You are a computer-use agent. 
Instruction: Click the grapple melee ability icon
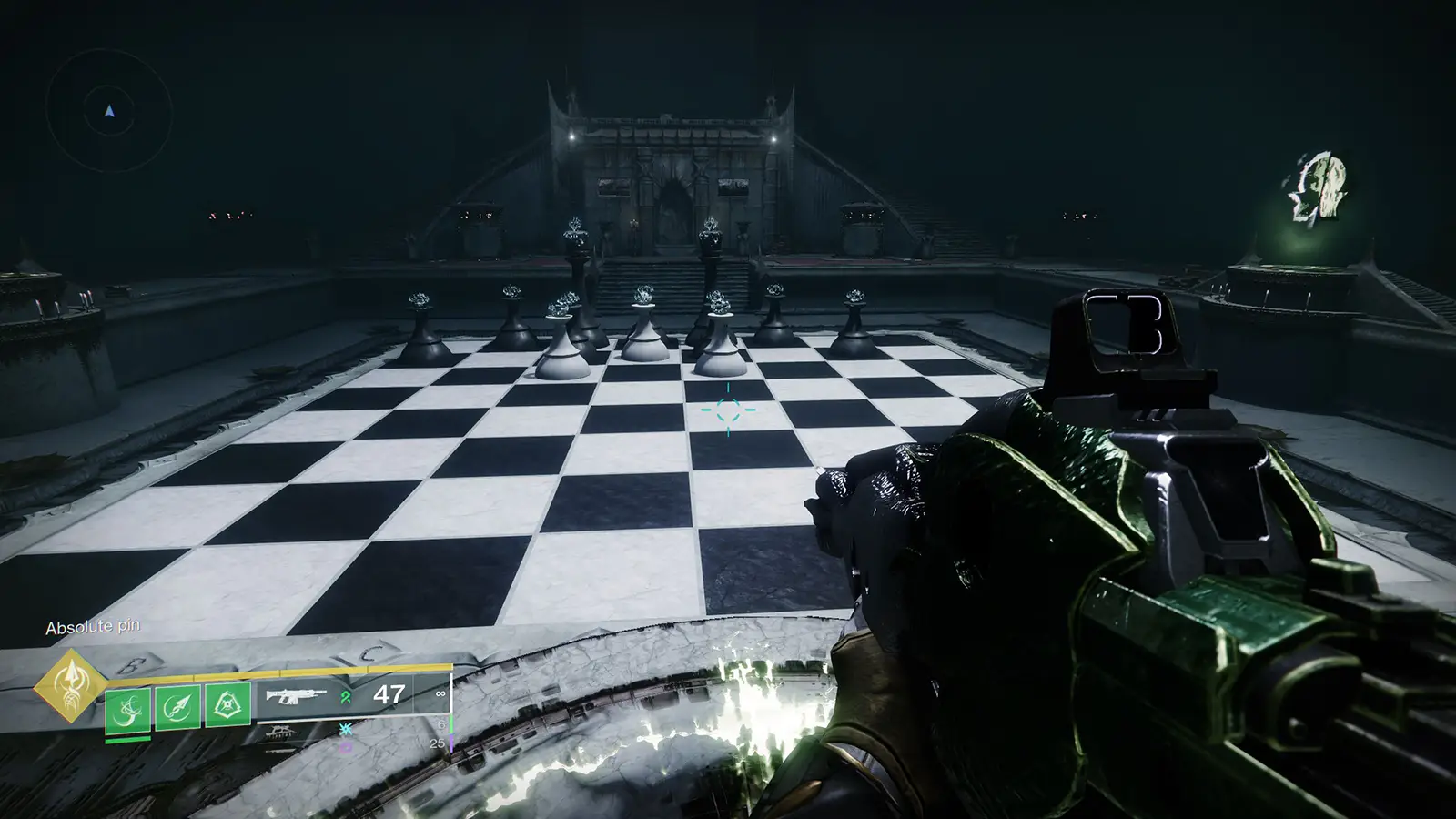click(x=129, y=709)
